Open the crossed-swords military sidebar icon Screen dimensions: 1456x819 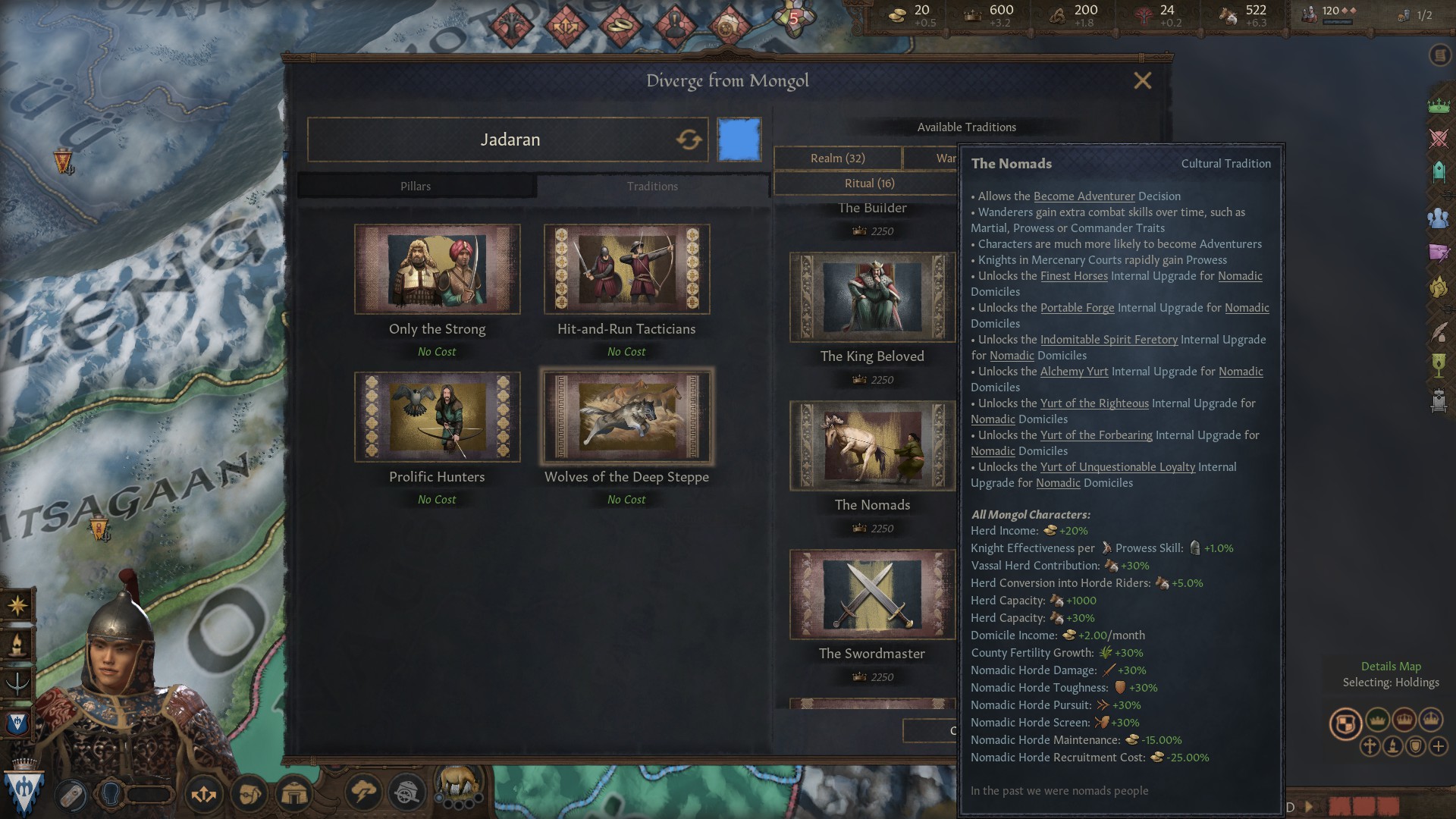pyautogui.click(x=1439, y=139)
